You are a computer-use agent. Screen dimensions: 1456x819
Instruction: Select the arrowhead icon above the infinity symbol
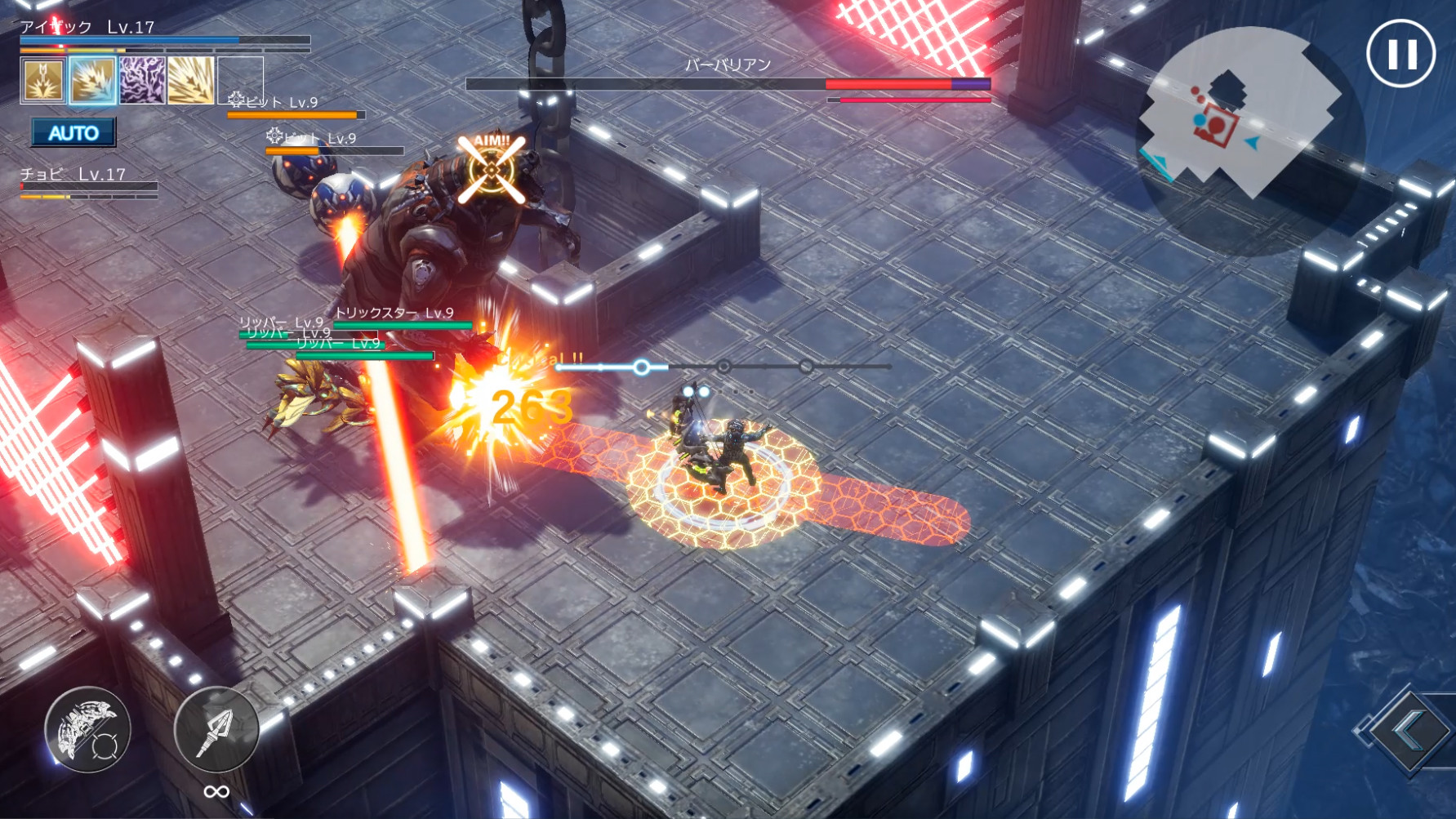pos(216,729)
